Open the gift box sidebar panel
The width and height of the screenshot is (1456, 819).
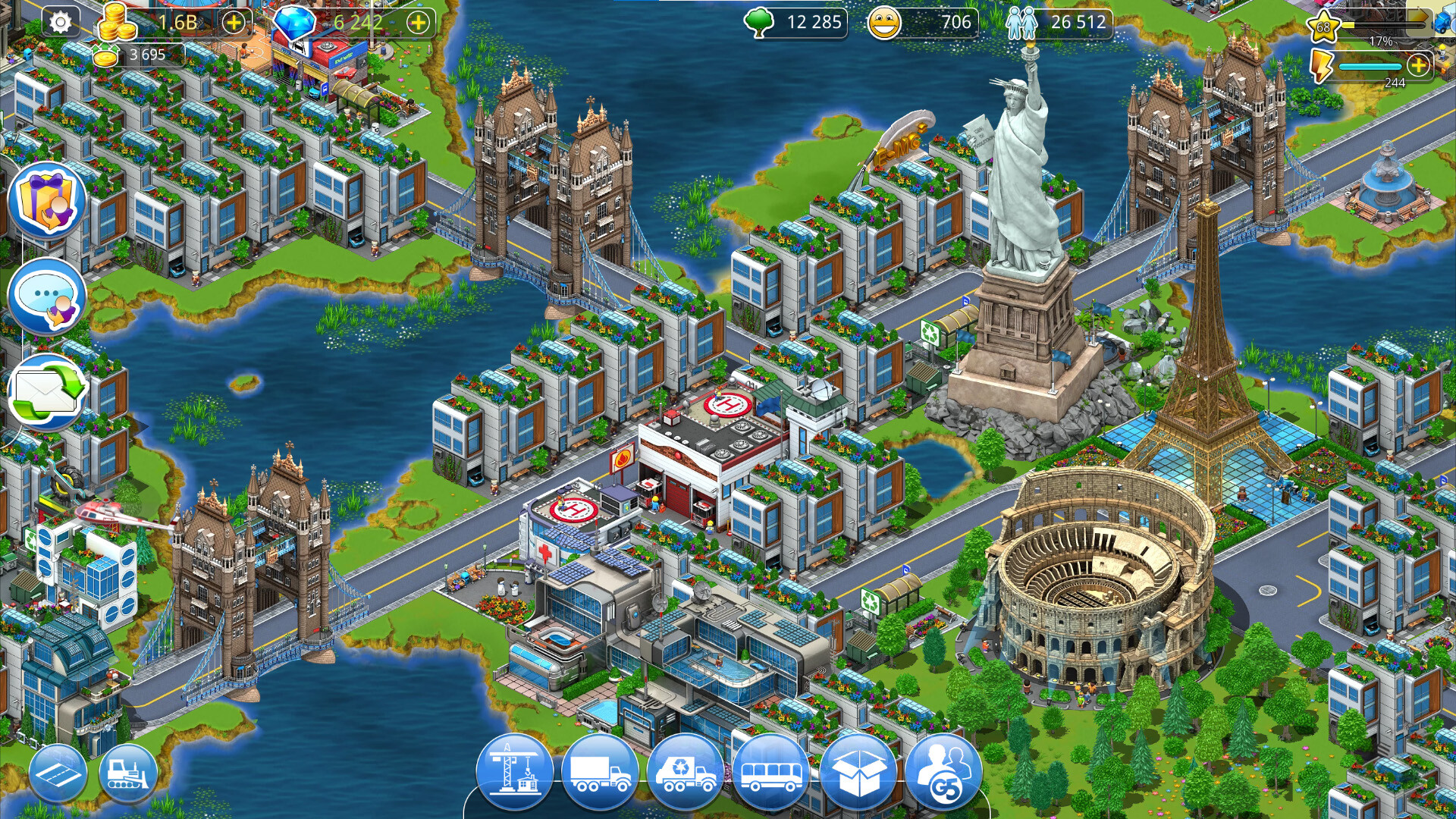click(x=47, y=199)
